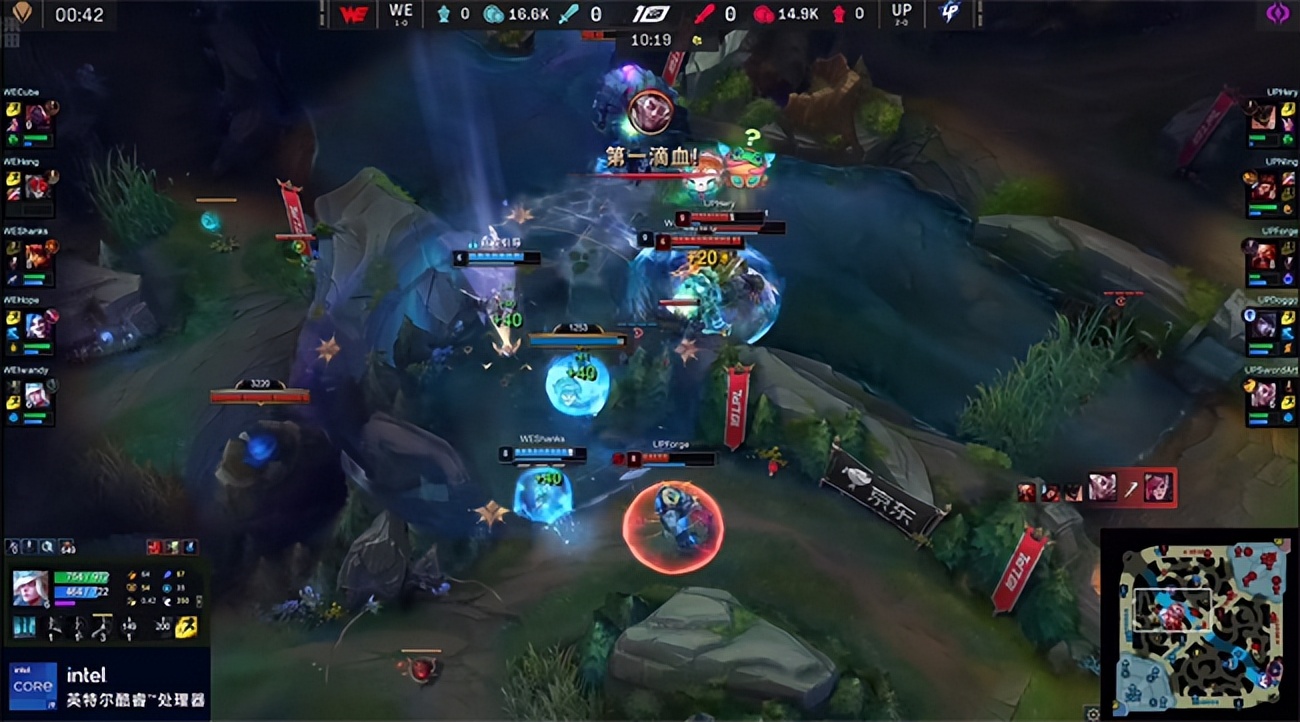The image size is (1300, 722).
Task: Click the sword icon in the kill feed banner
Action: [1130, 490]
